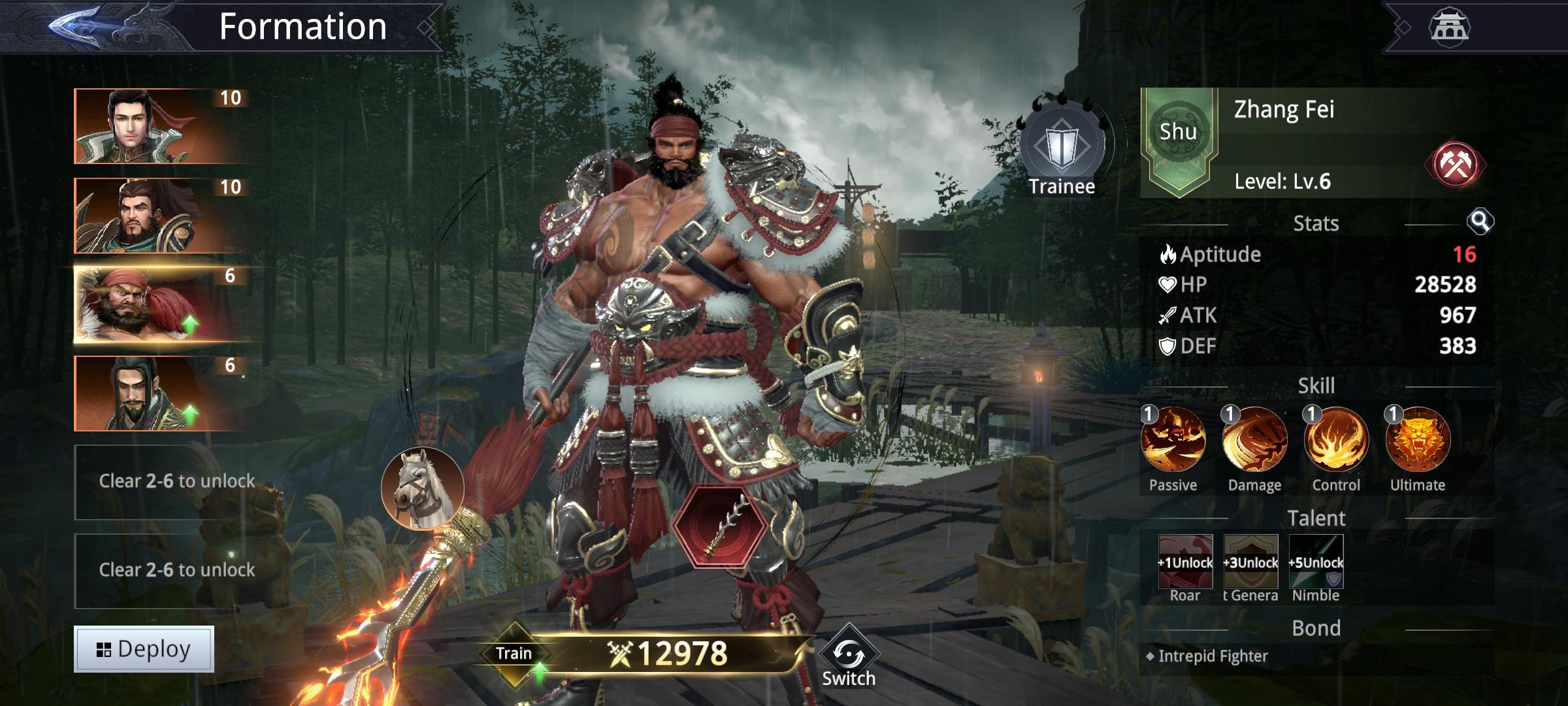The height and width of the screenshot is (706, 1568).
Task: Open the Intrepid Fighter bond entry
Action: tap(1213, 656)
